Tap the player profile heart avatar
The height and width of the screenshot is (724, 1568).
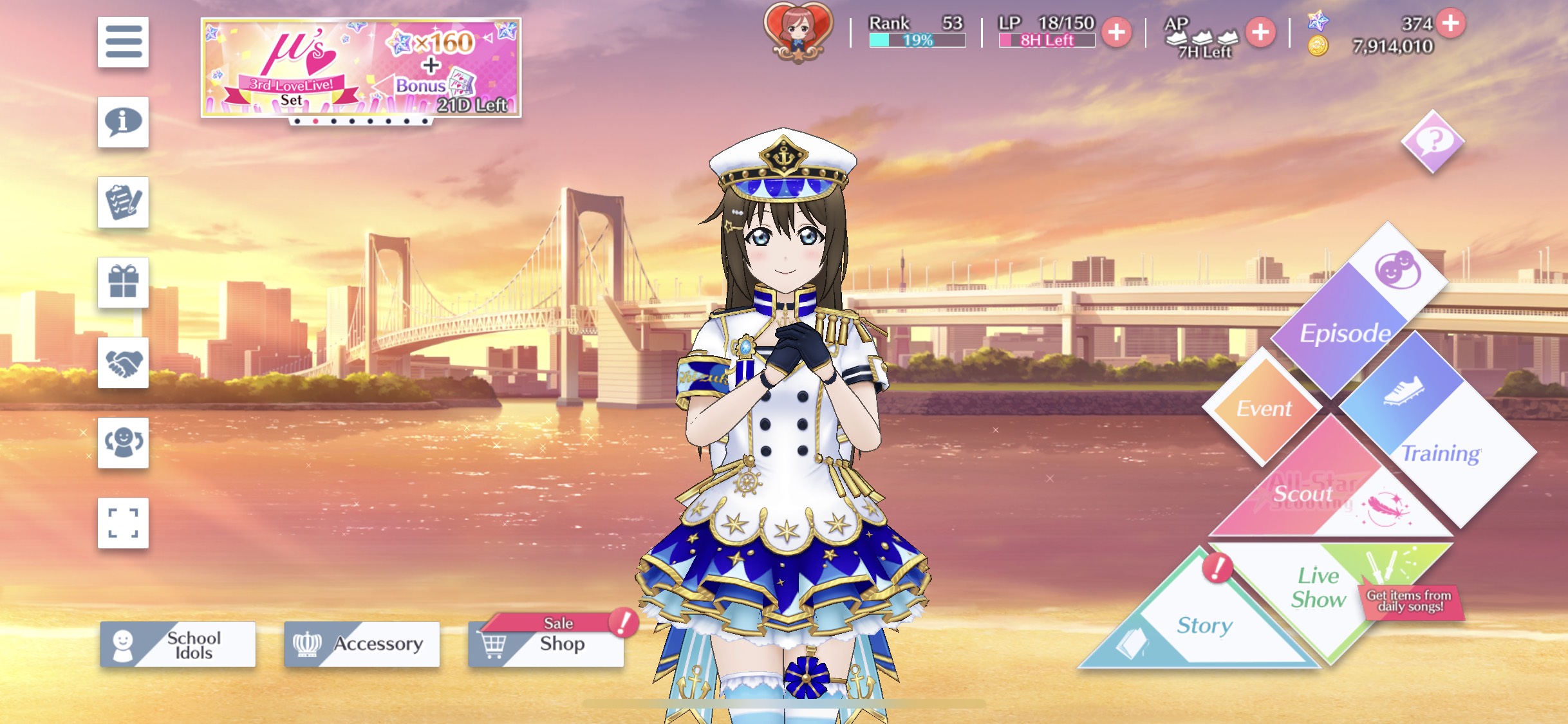(x=798, y=32)
